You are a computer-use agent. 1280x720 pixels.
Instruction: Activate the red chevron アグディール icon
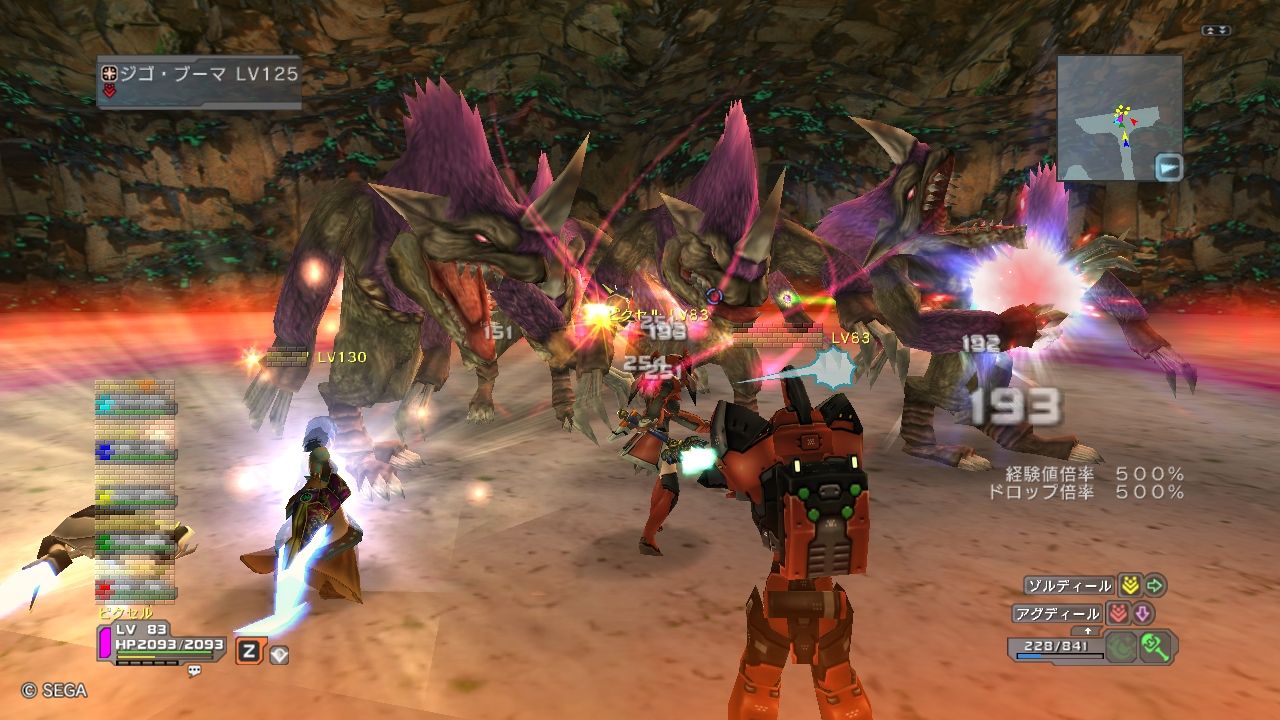pyautogui.click(x=1117, y=614)
